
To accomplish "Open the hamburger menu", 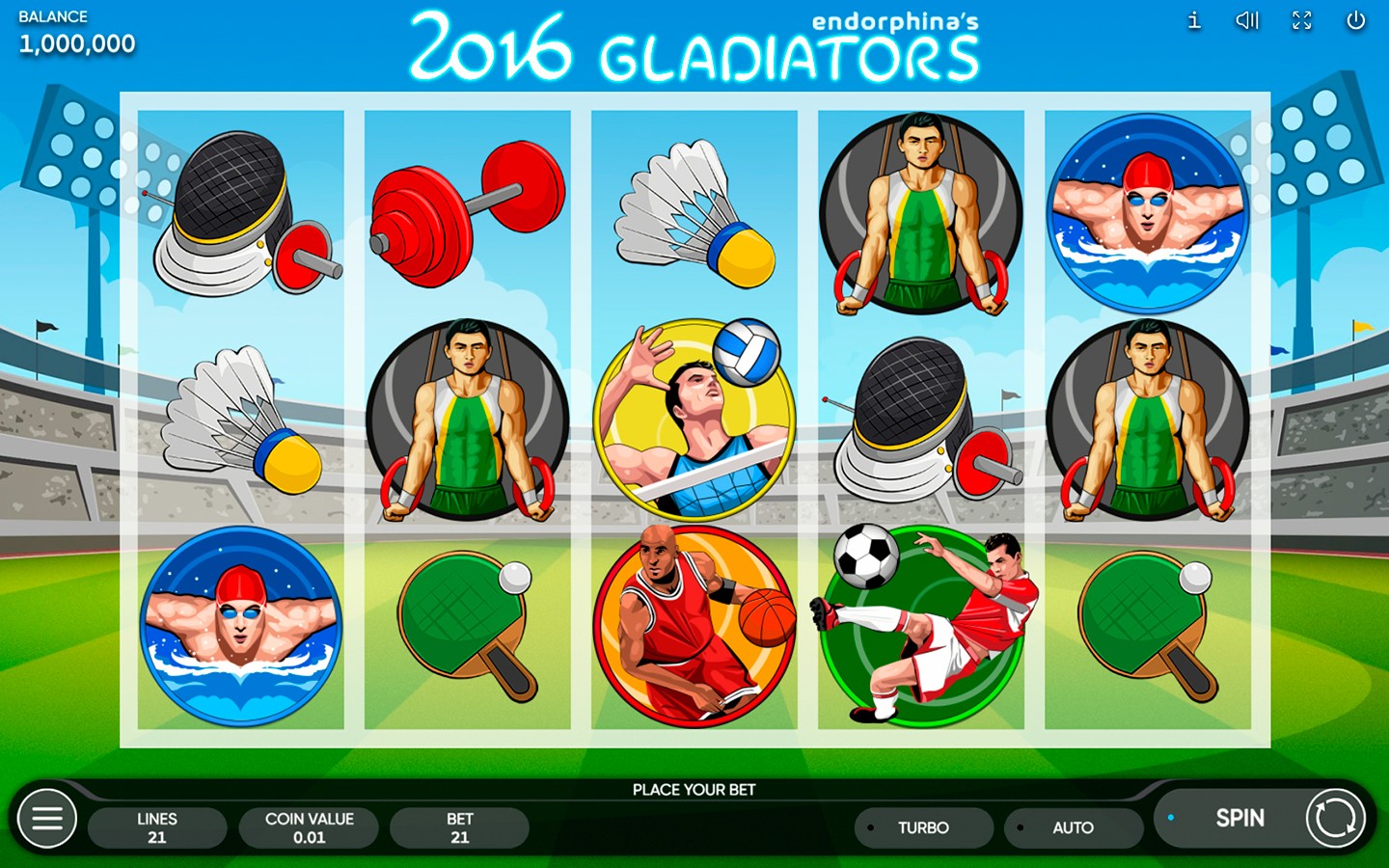I will click(46, 819).
